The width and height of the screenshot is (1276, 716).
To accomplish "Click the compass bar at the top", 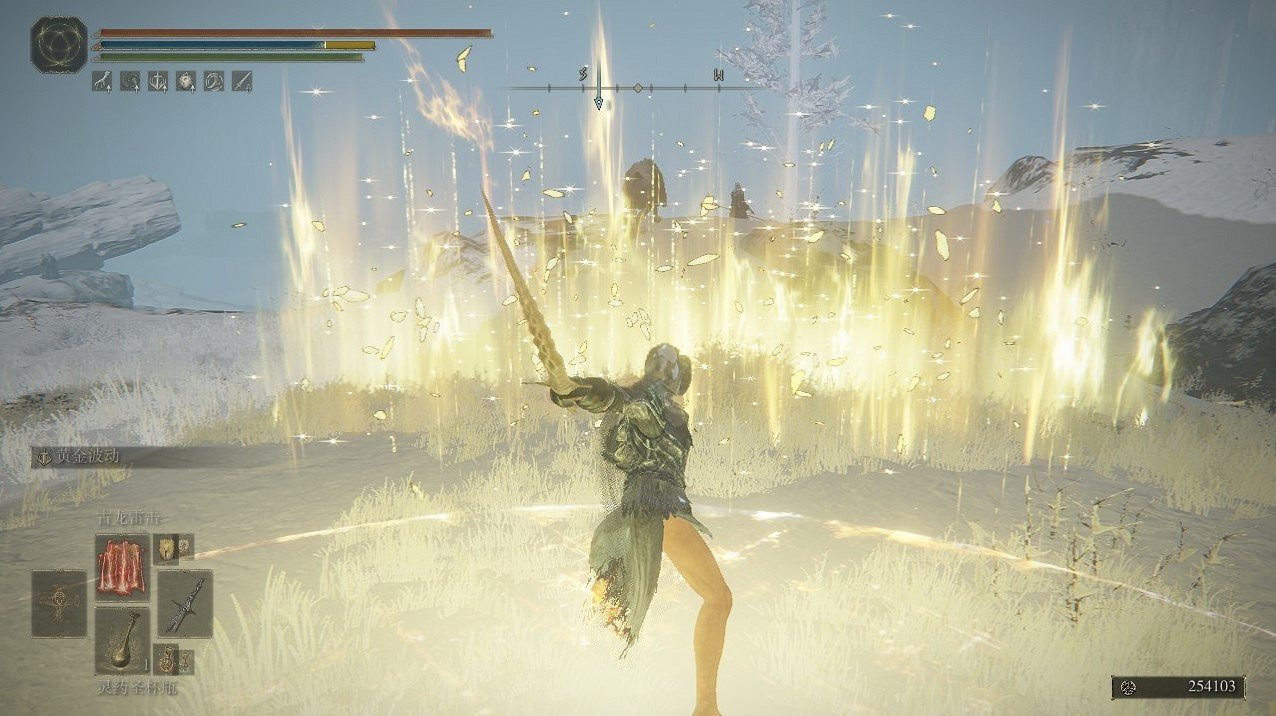I will click(635, 87).
